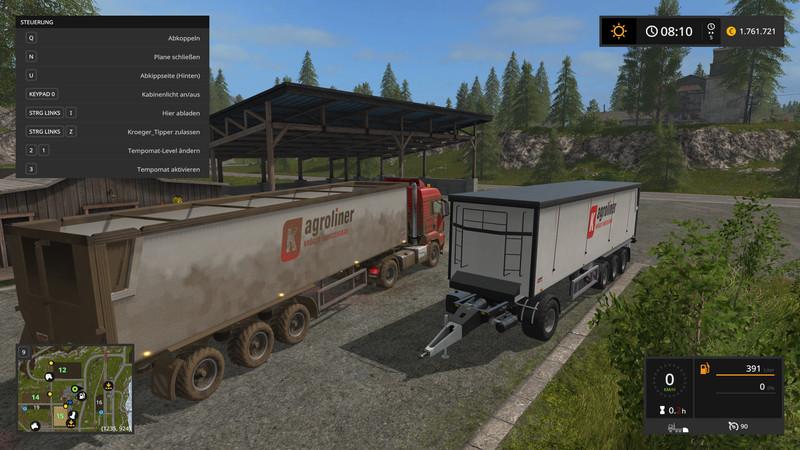Click the sunny weather icon

pos(619,31)
